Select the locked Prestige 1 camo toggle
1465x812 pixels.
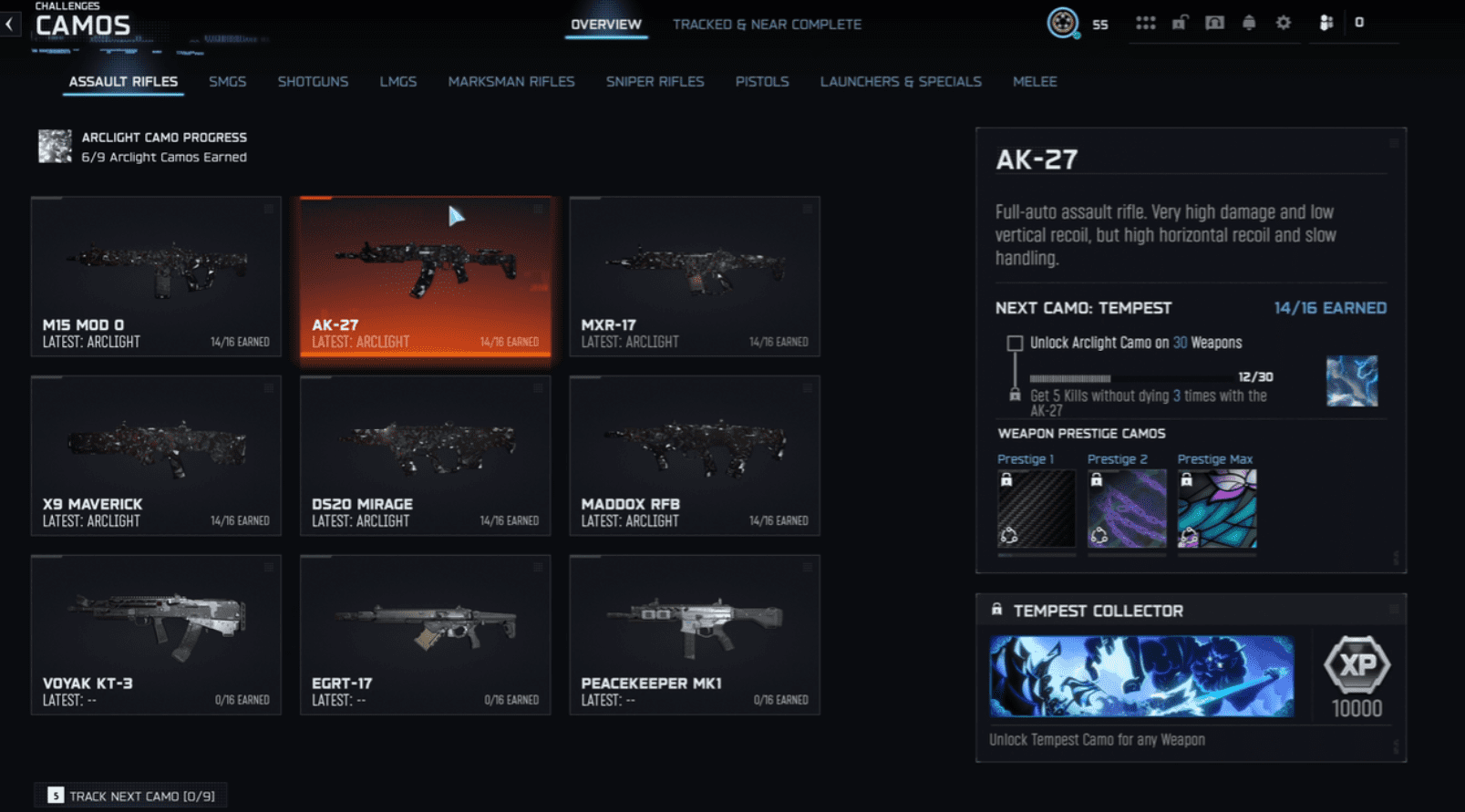point(1035,509)
